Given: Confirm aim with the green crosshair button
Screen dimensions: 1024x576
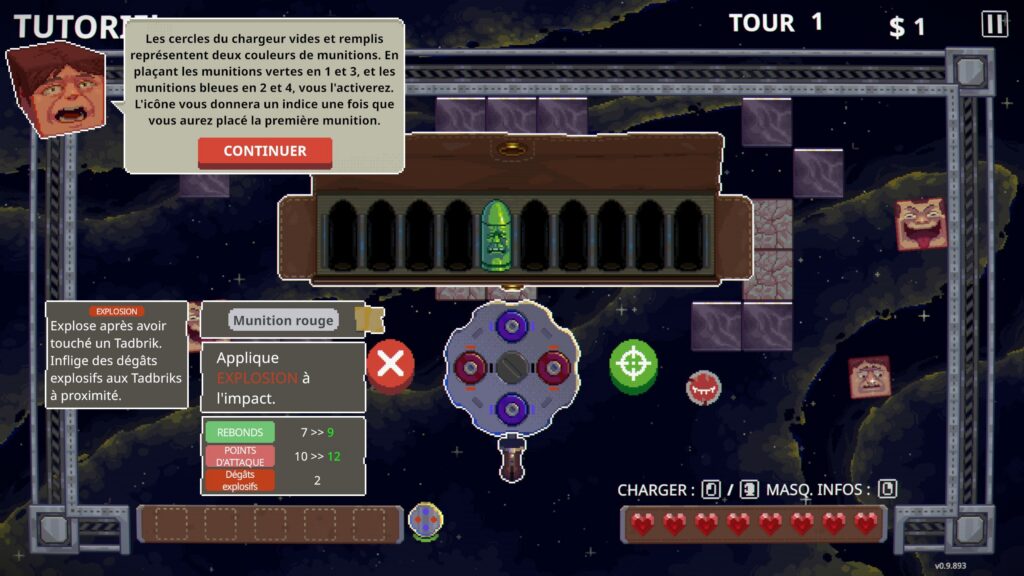Looking at the screenshot, I should (x=633, y=364).
